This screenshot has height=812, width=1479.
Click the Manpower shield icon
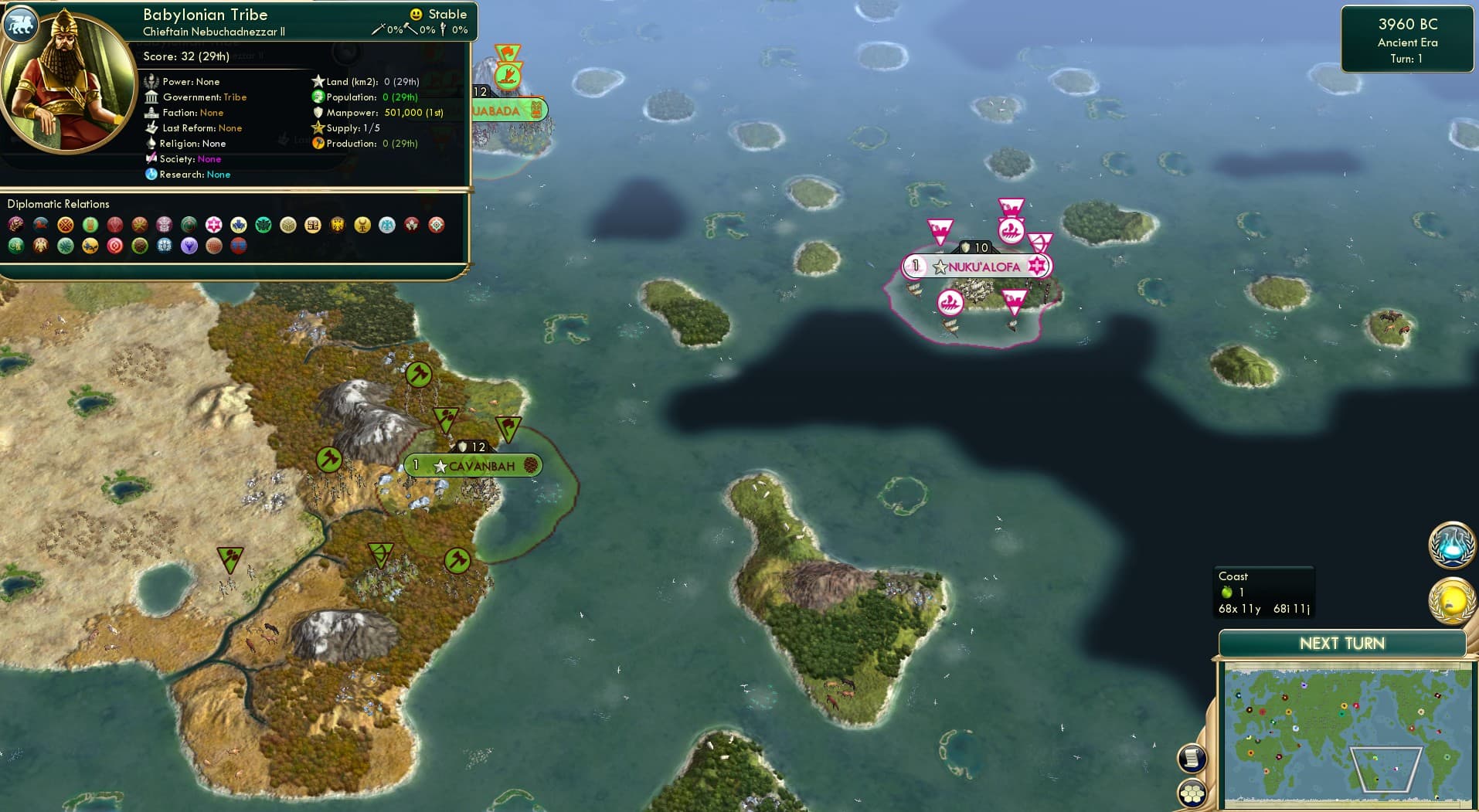point(317,112)
